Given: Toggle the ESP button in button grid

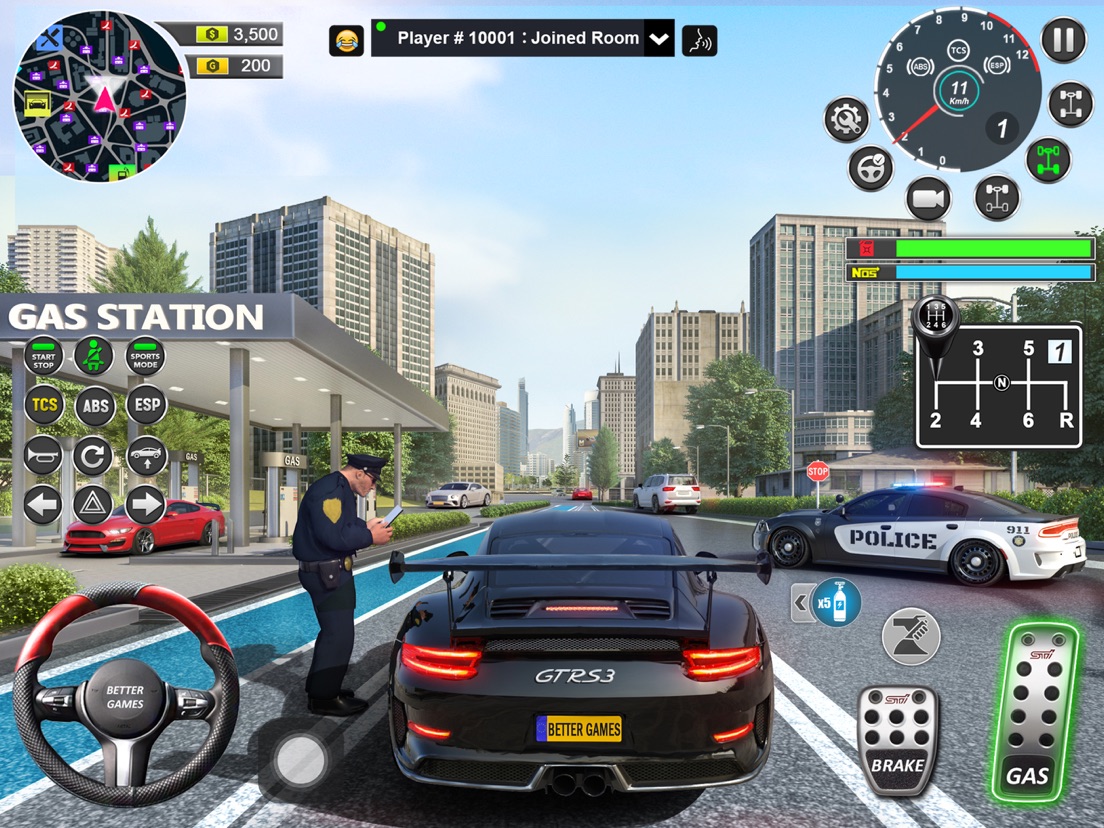Looking at the screenshot, I should (x=145, y=405).
